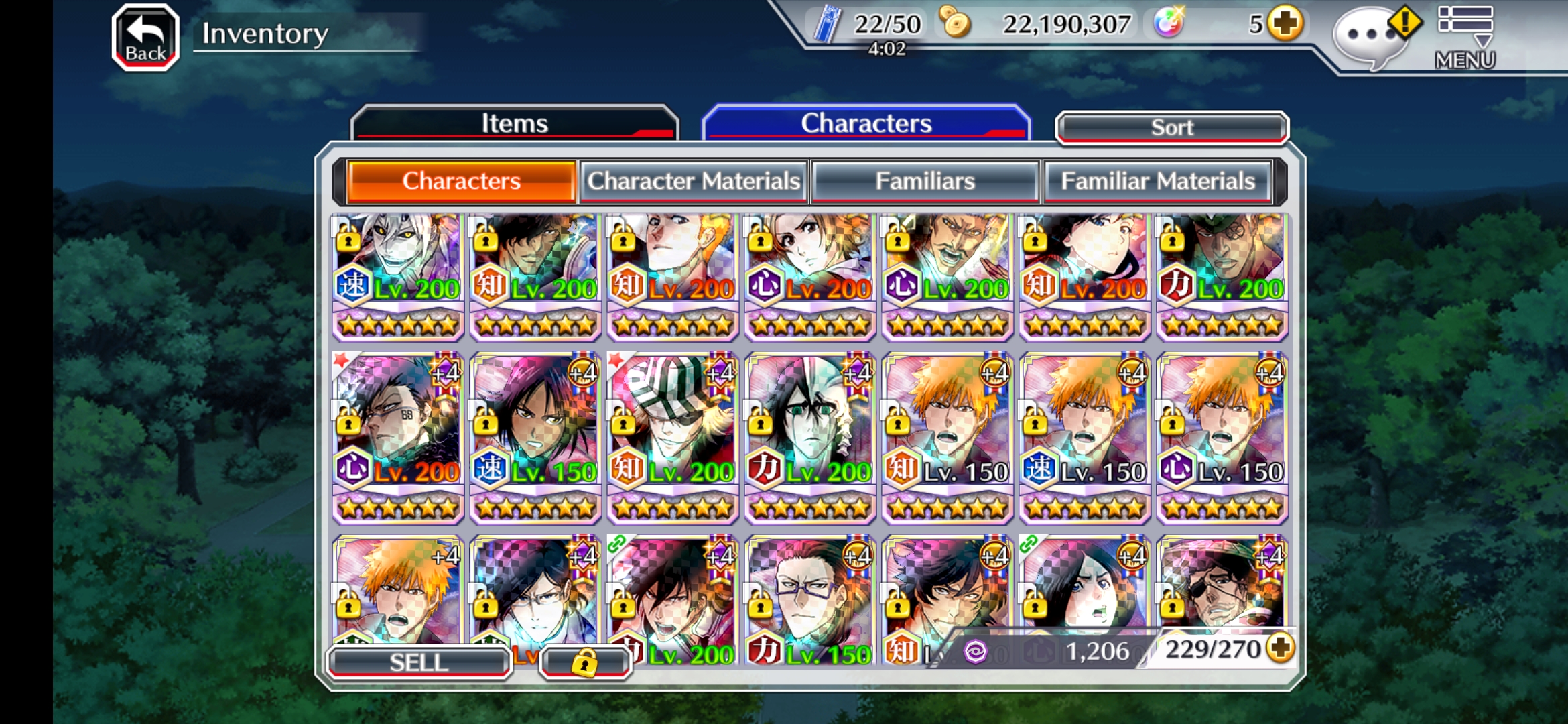Go back using the Back button

(145, 37)
